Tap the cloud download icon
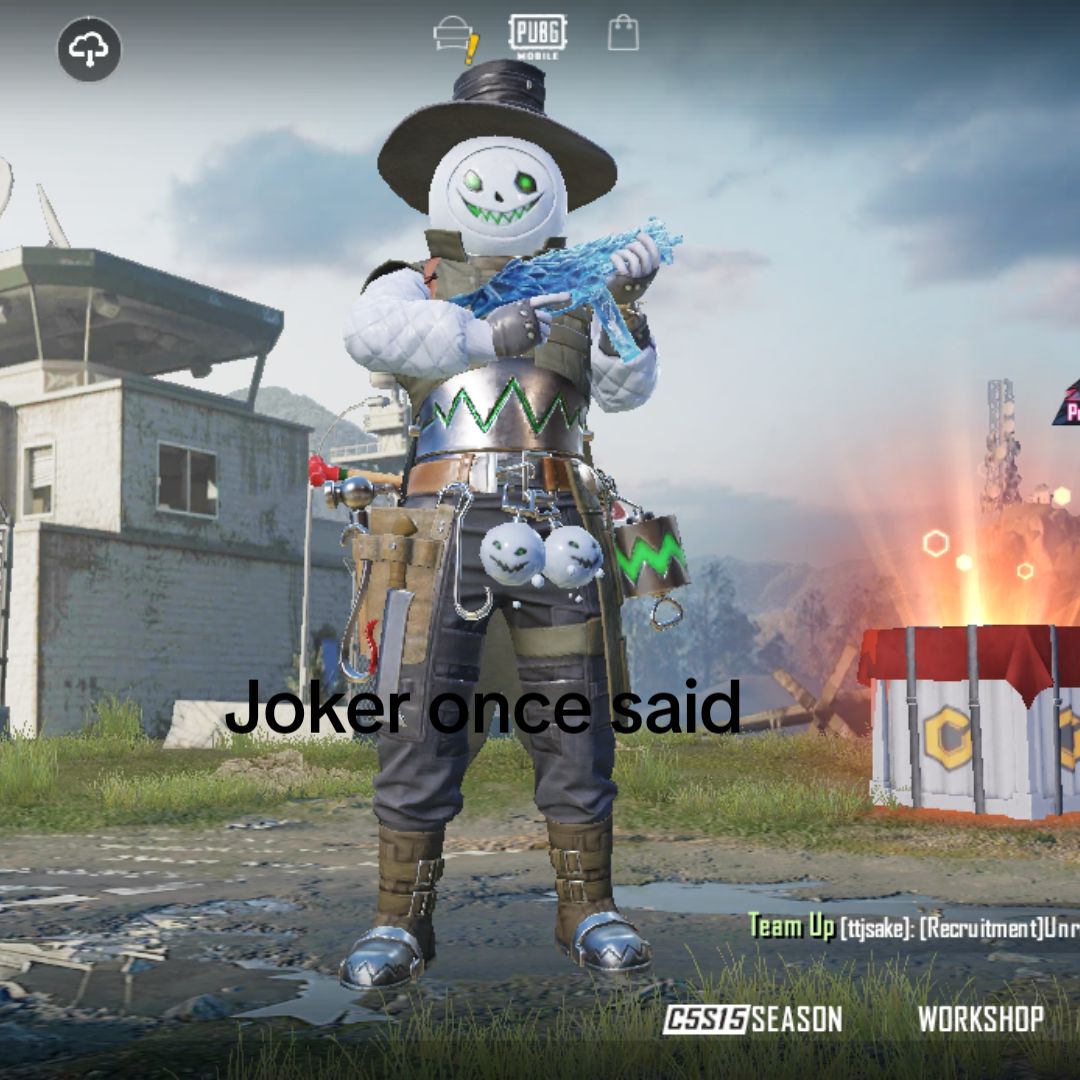Viewport: 1080px width, 1080px height. [89, 49]
